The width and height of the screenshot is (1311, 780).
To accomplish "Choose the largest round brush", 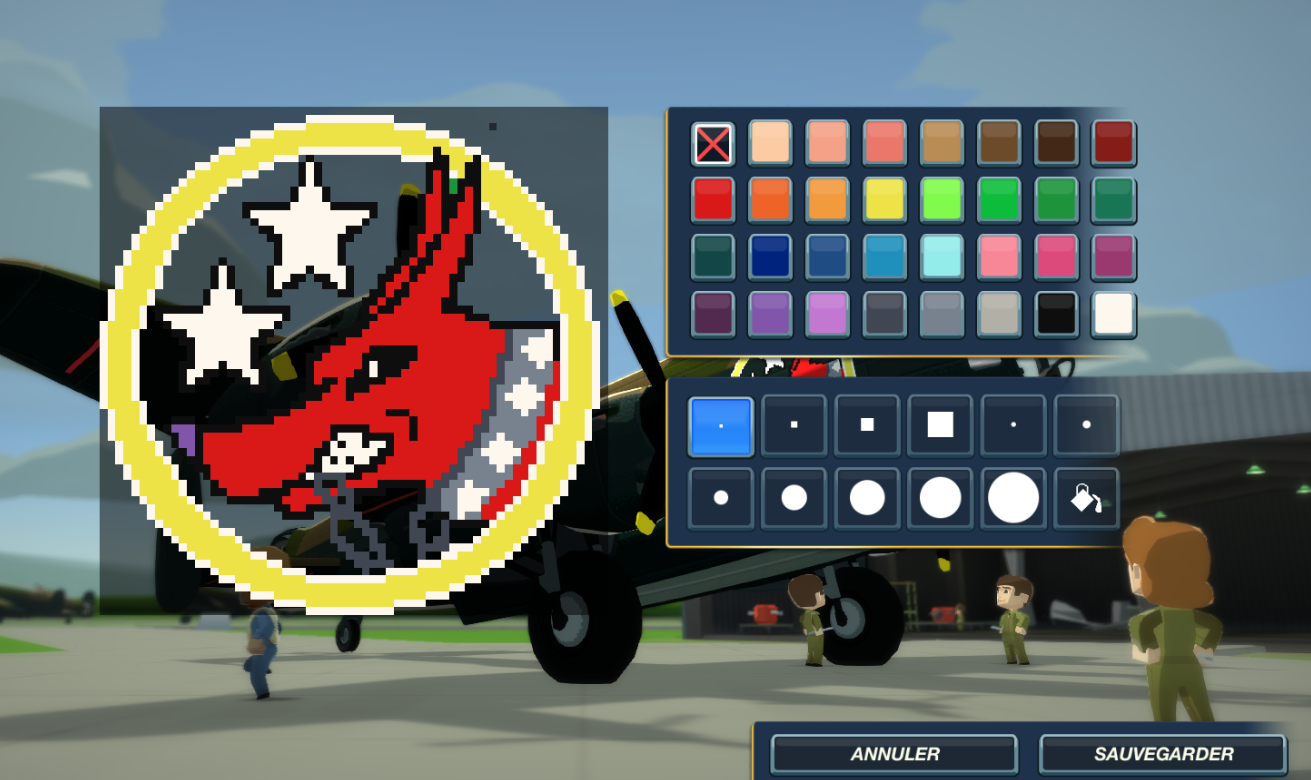I will point(1012,498).
